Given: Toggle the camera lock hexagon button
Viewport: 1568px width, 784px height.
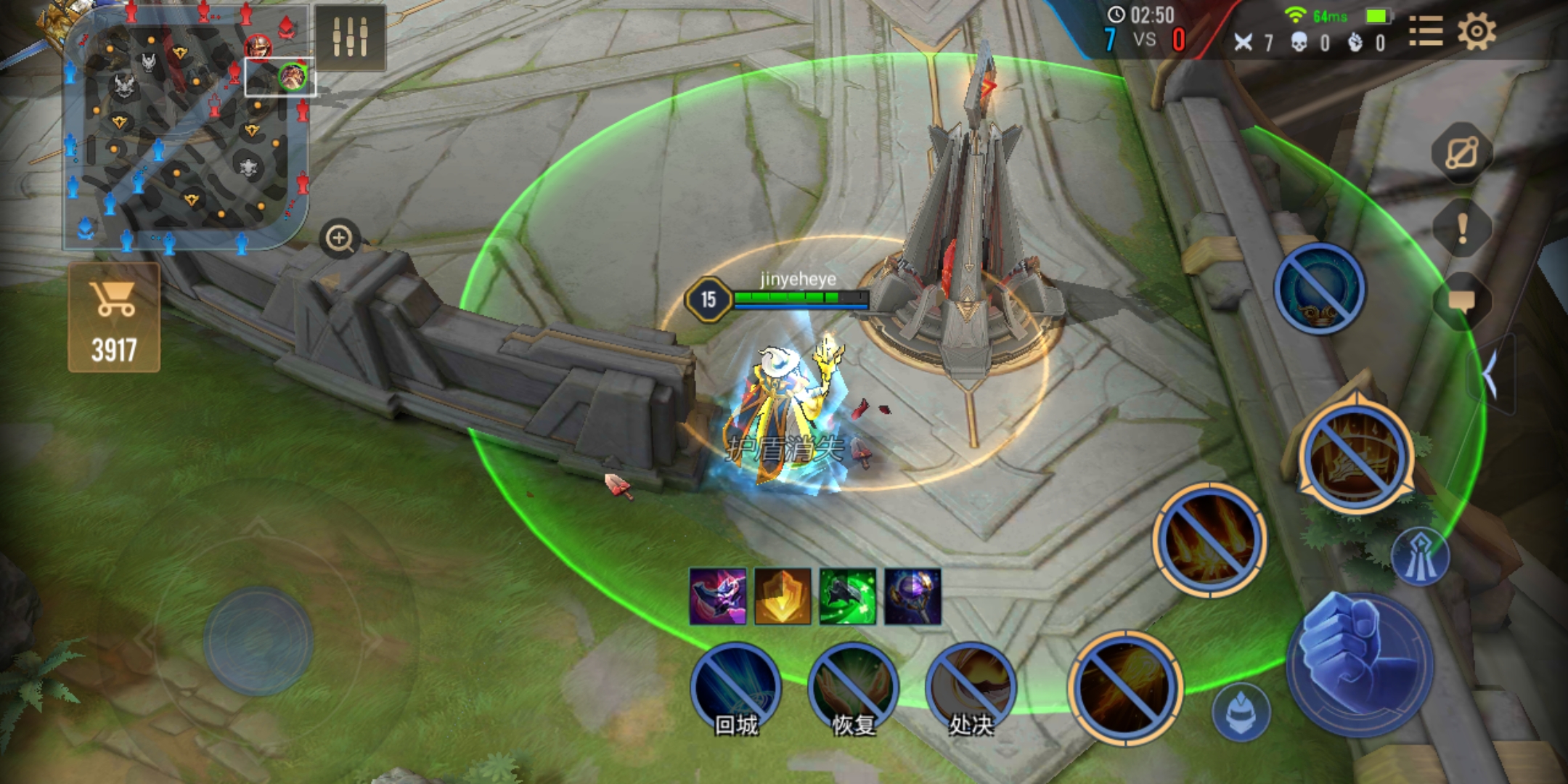Looking at the screenshot, I should tap(1461, 153).
